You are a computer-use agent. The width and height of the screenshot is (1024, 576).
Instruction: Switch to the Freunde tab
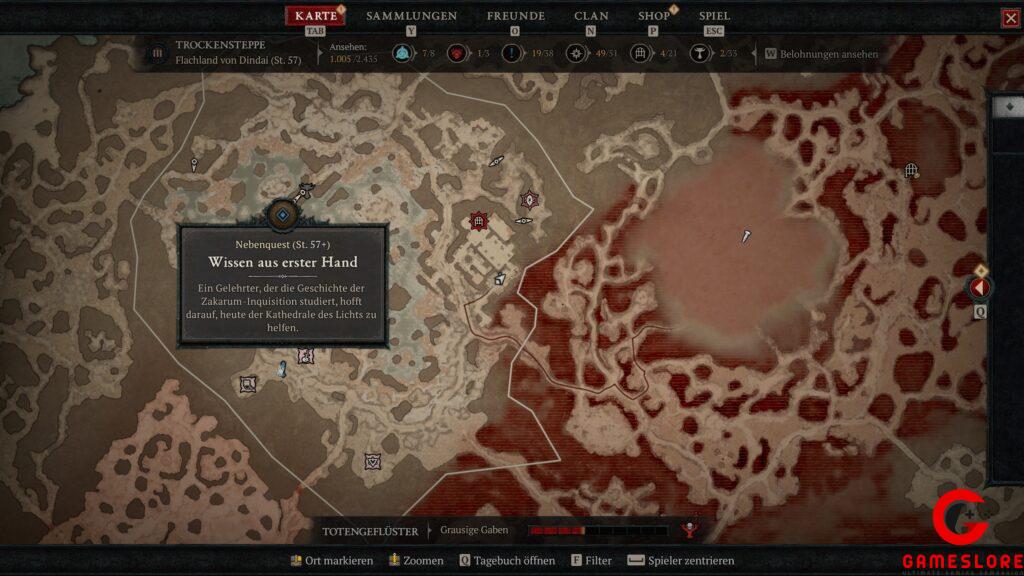point(515,16)
